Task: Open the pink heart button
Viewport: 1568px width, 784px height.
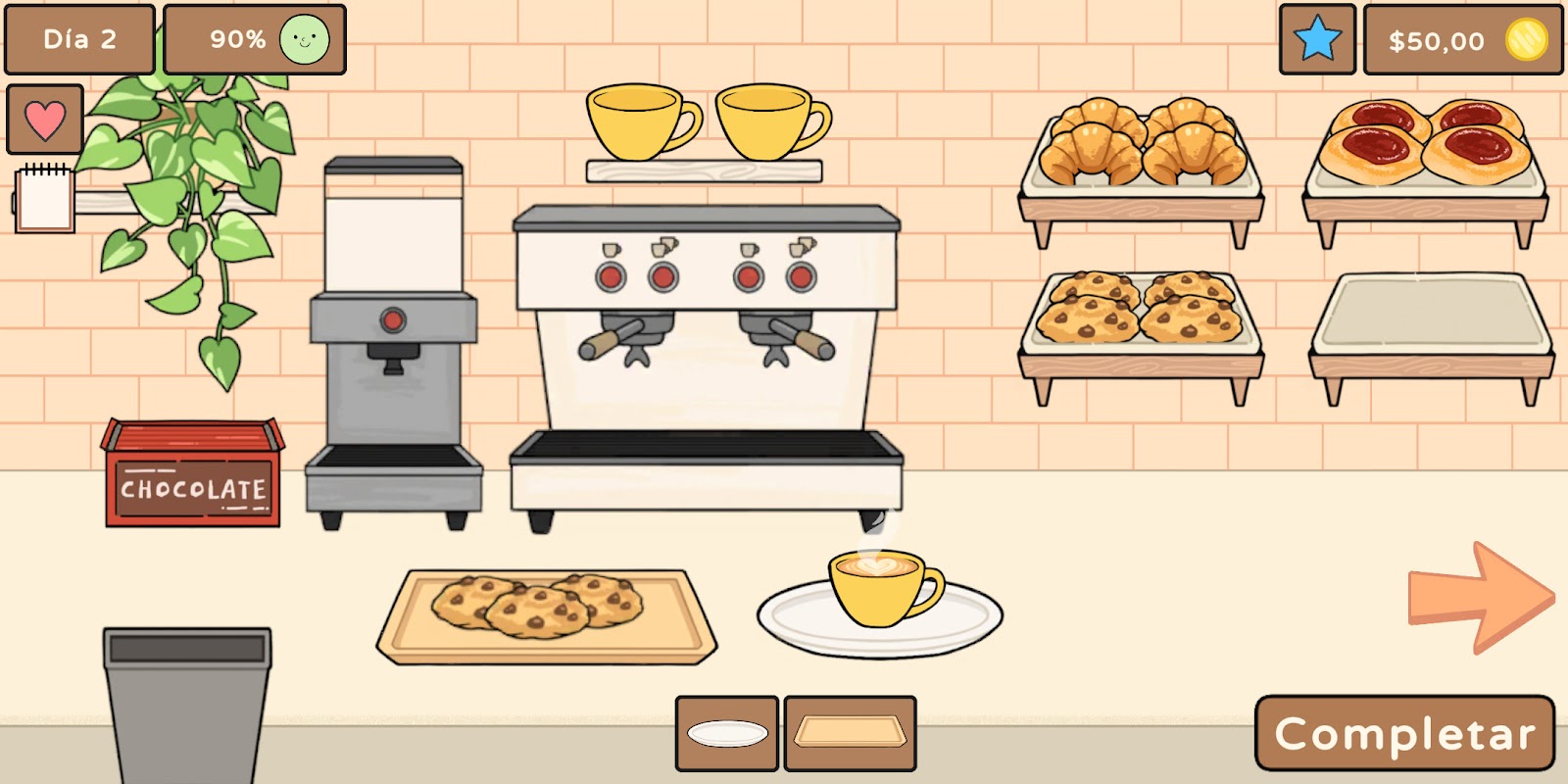Action: [x=45, y=120]
